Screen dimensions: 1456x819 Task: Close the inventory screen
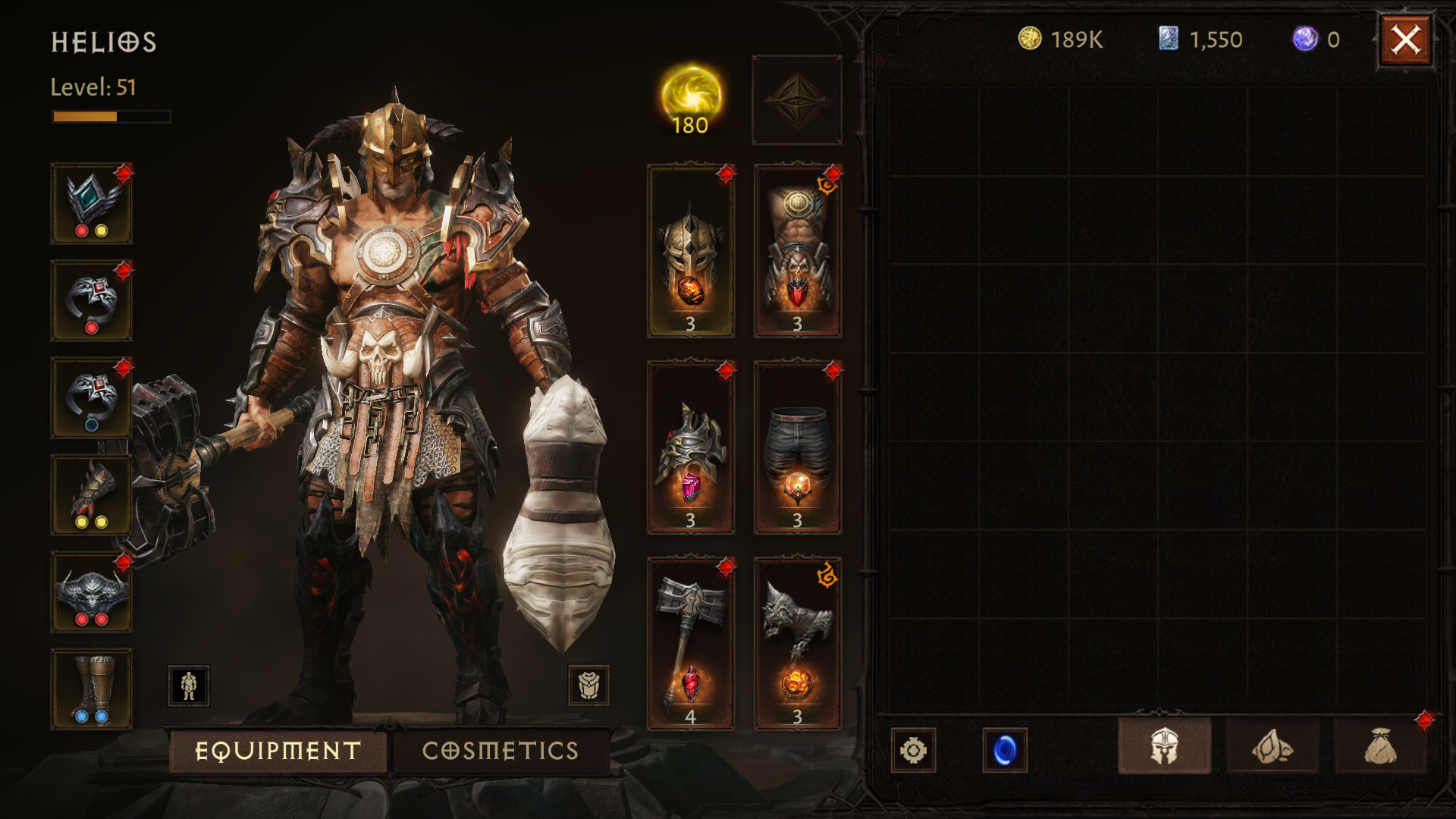(1405, 40)
